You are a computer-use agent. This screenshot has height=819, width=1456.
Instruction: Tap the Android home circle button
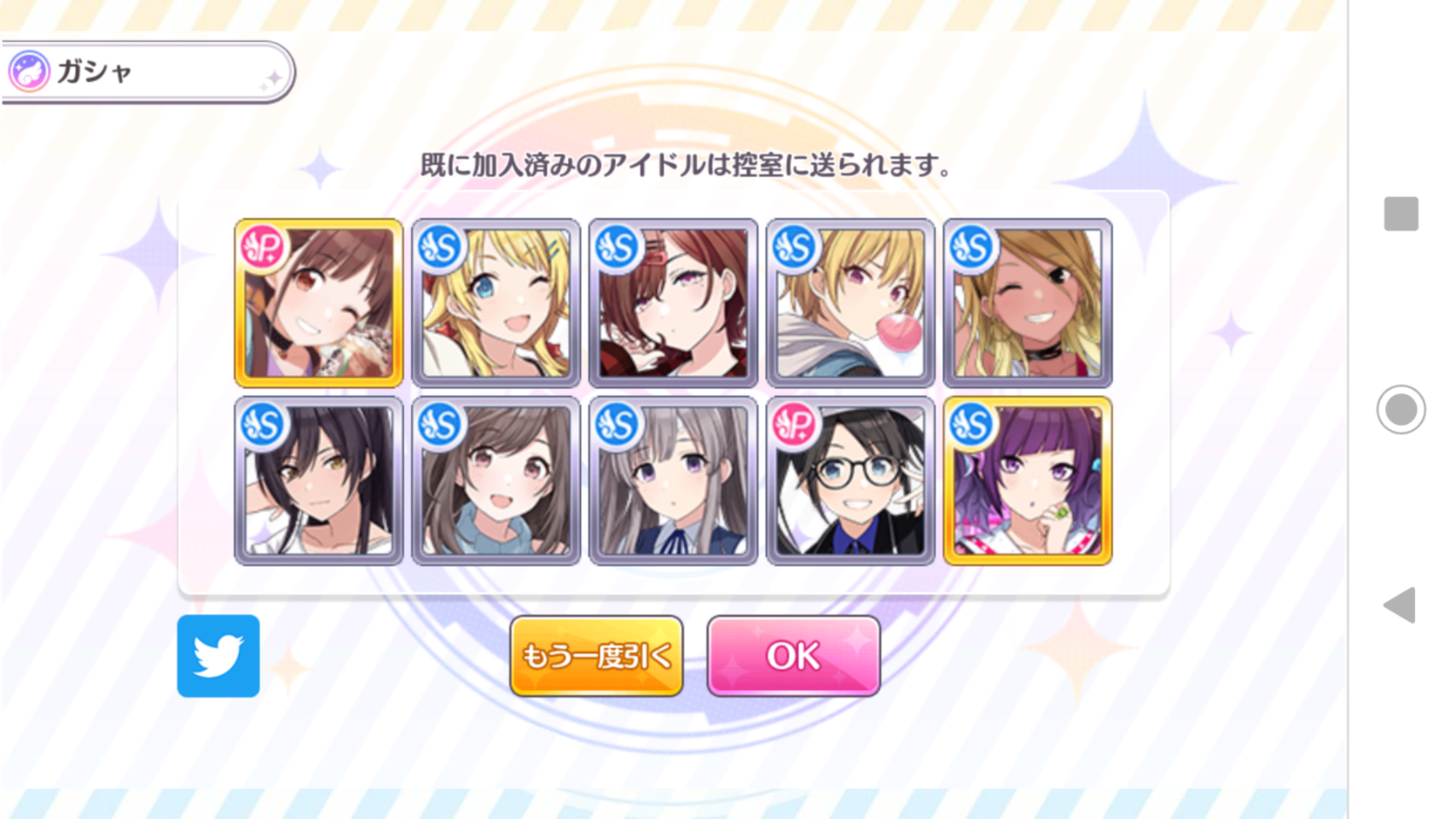pos(1401,409)
